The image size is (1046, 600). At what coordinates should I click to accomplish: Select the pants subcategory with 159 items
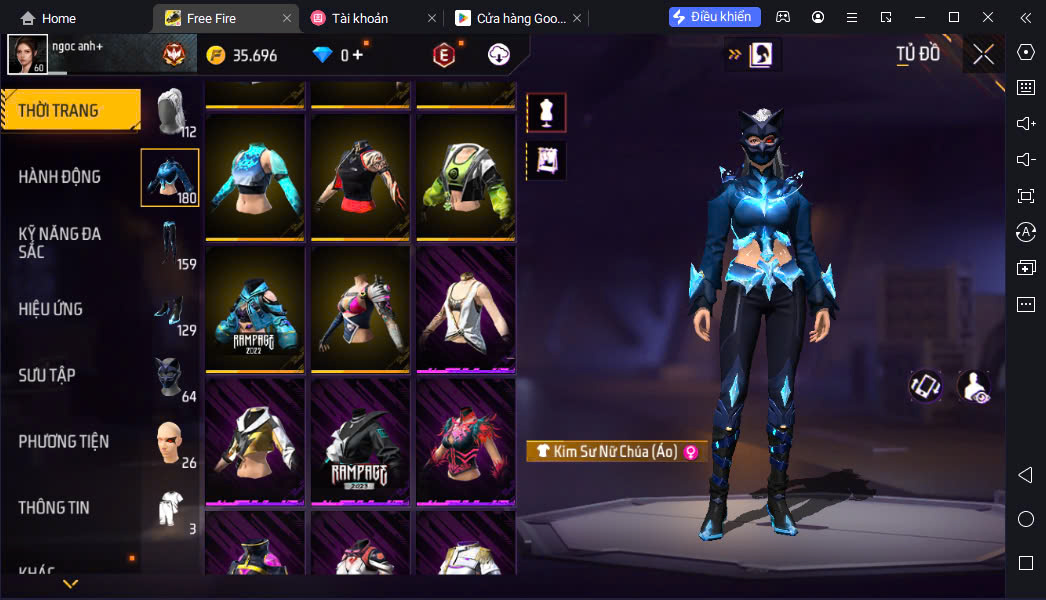[x=170, y=244]
